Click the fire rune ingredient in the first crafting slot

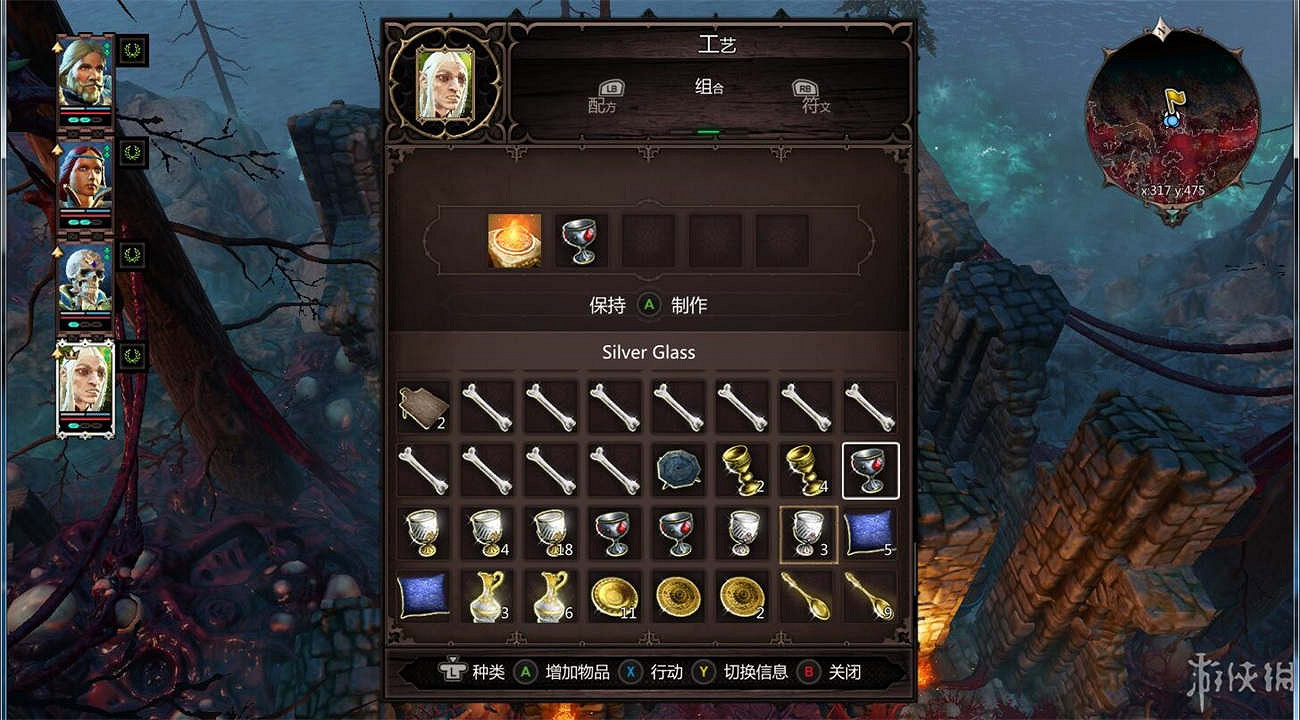514,239
